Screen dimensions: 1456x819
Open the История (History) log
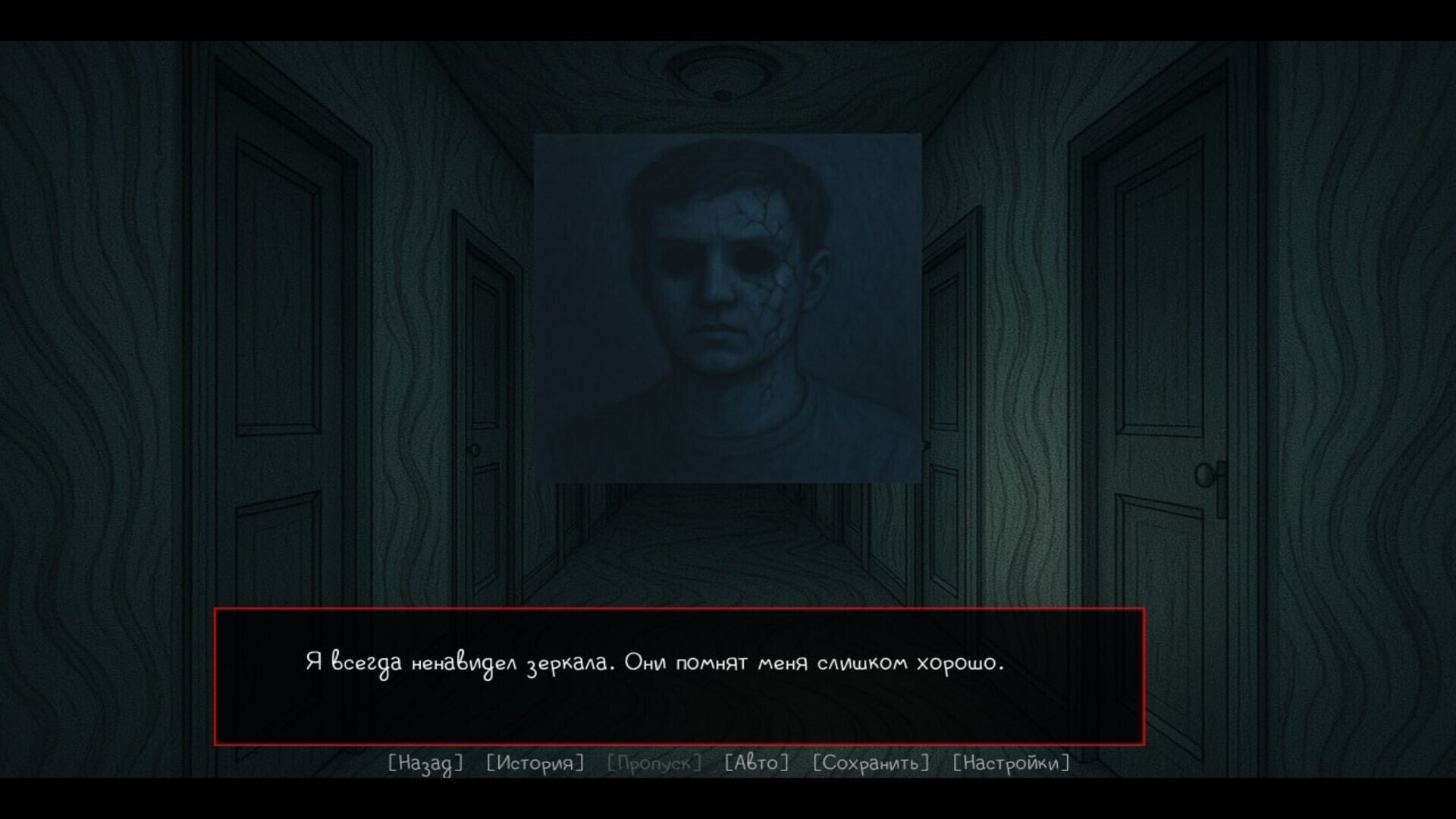tap(533, 764)
